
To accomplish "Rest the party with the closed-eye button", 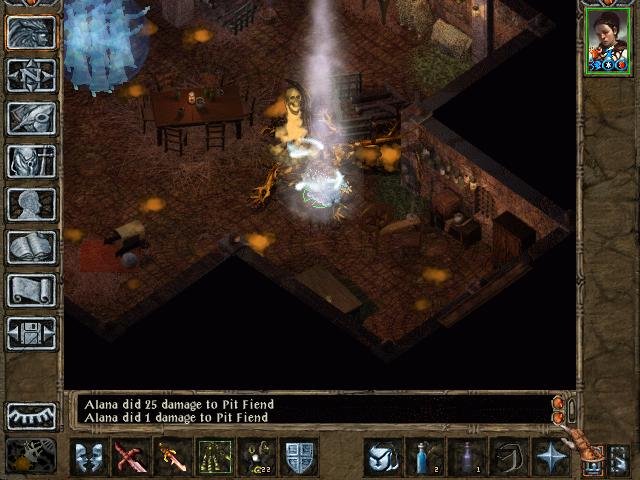I will pos(31,416).
